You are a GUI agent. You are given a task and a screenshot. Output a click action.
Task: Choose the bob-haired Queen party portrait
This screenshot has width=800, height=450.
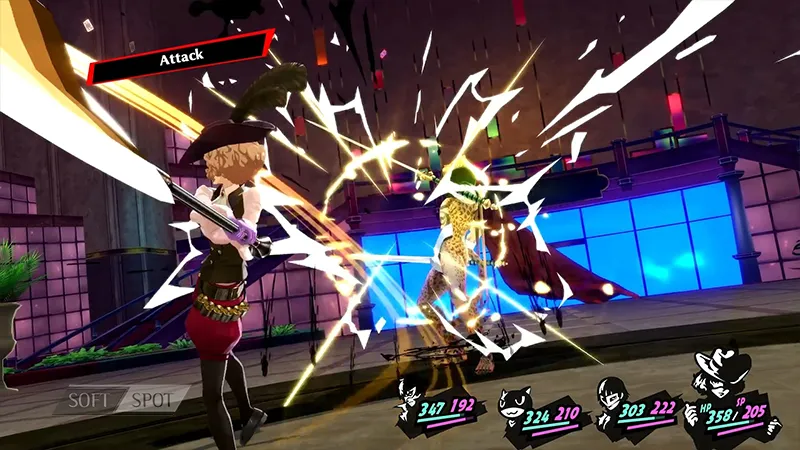(611, 397)
